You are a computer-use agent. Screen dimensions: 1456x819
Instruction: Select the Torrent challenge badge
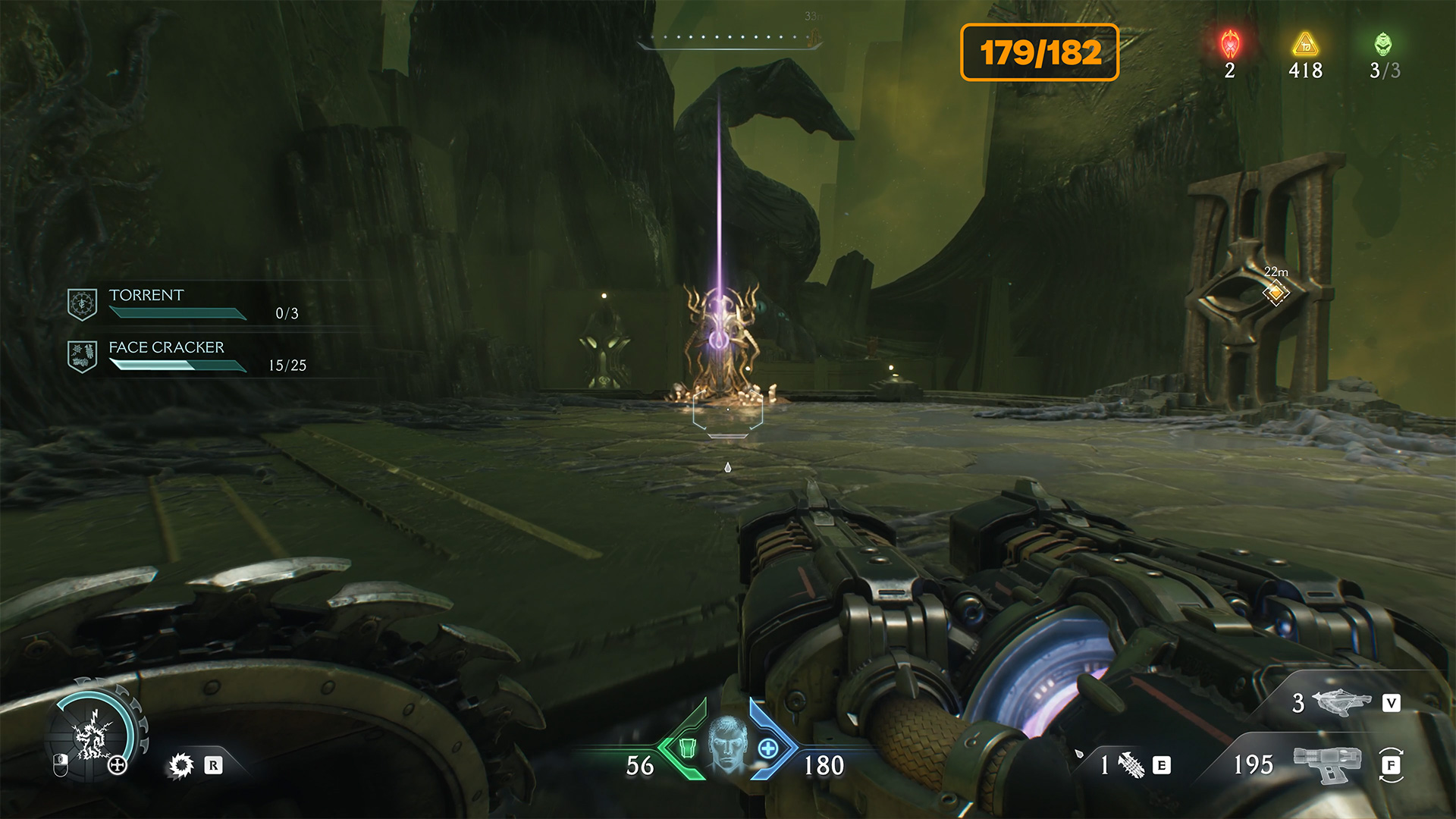point(82,303)
